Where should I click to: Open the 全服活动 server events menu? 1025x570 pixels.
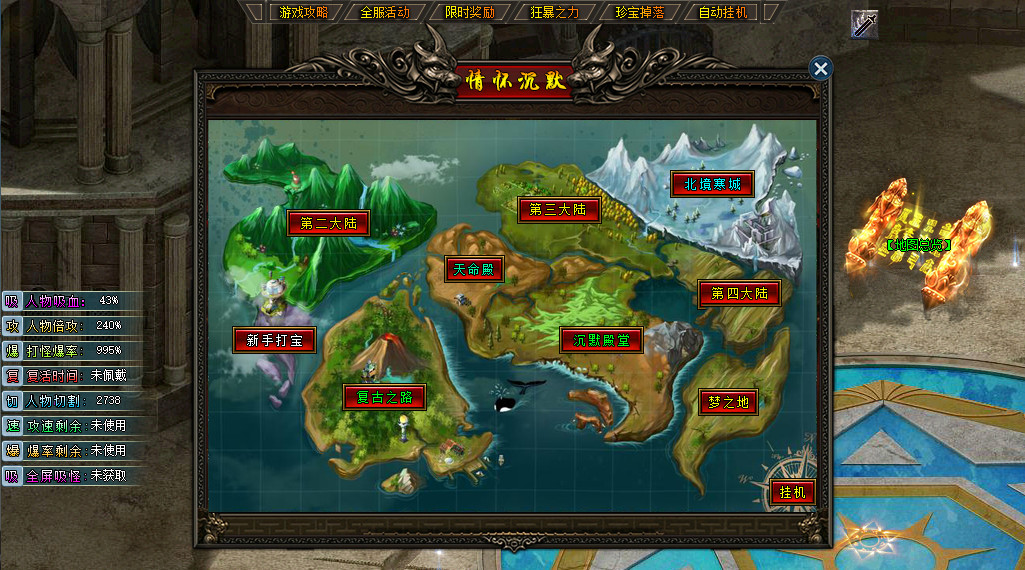coord(385,13)
